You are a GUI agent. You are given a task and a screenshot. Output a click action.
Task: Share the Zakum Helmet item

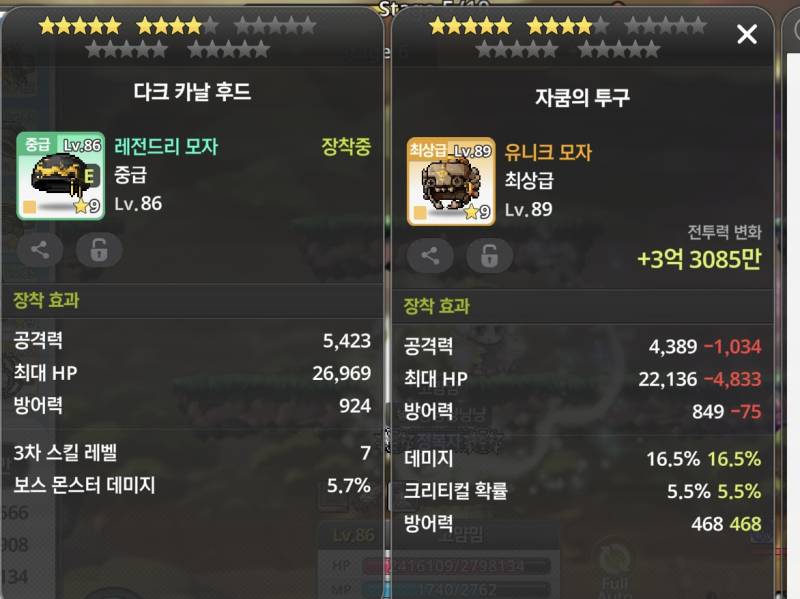pyautogui.click(x=430, y=255)
